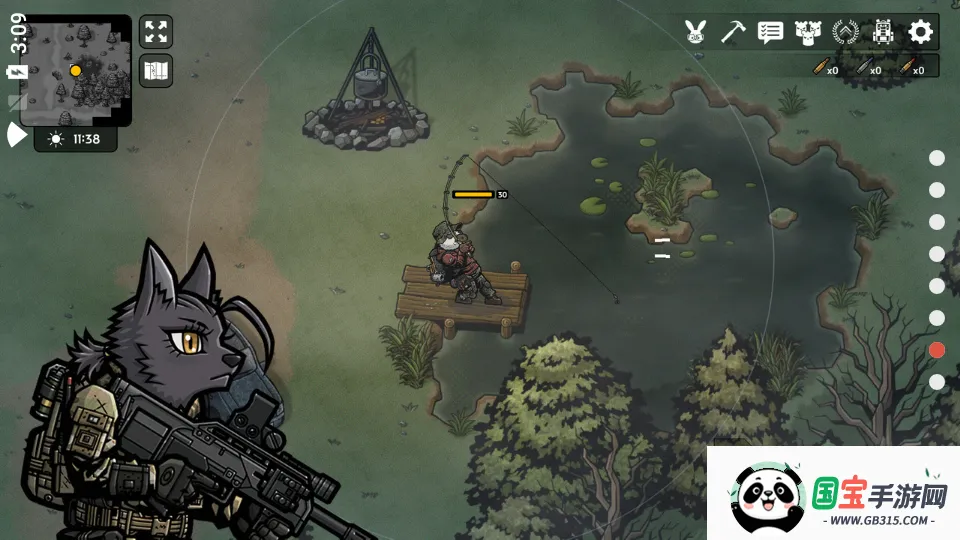Show the checklist speech bubble task log
This screenshot has width=960, height=540.
(770, 32)
